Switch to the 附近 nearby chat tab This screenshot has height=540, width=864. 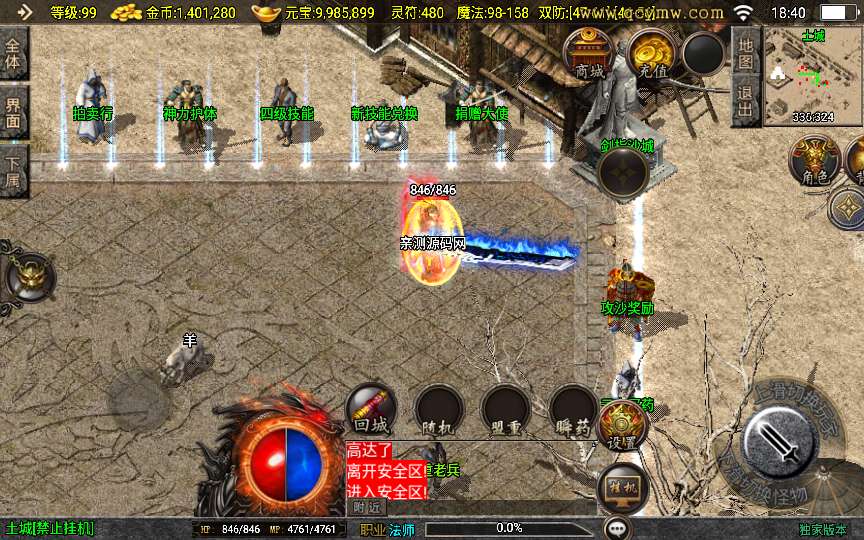(x=367, y=507)
